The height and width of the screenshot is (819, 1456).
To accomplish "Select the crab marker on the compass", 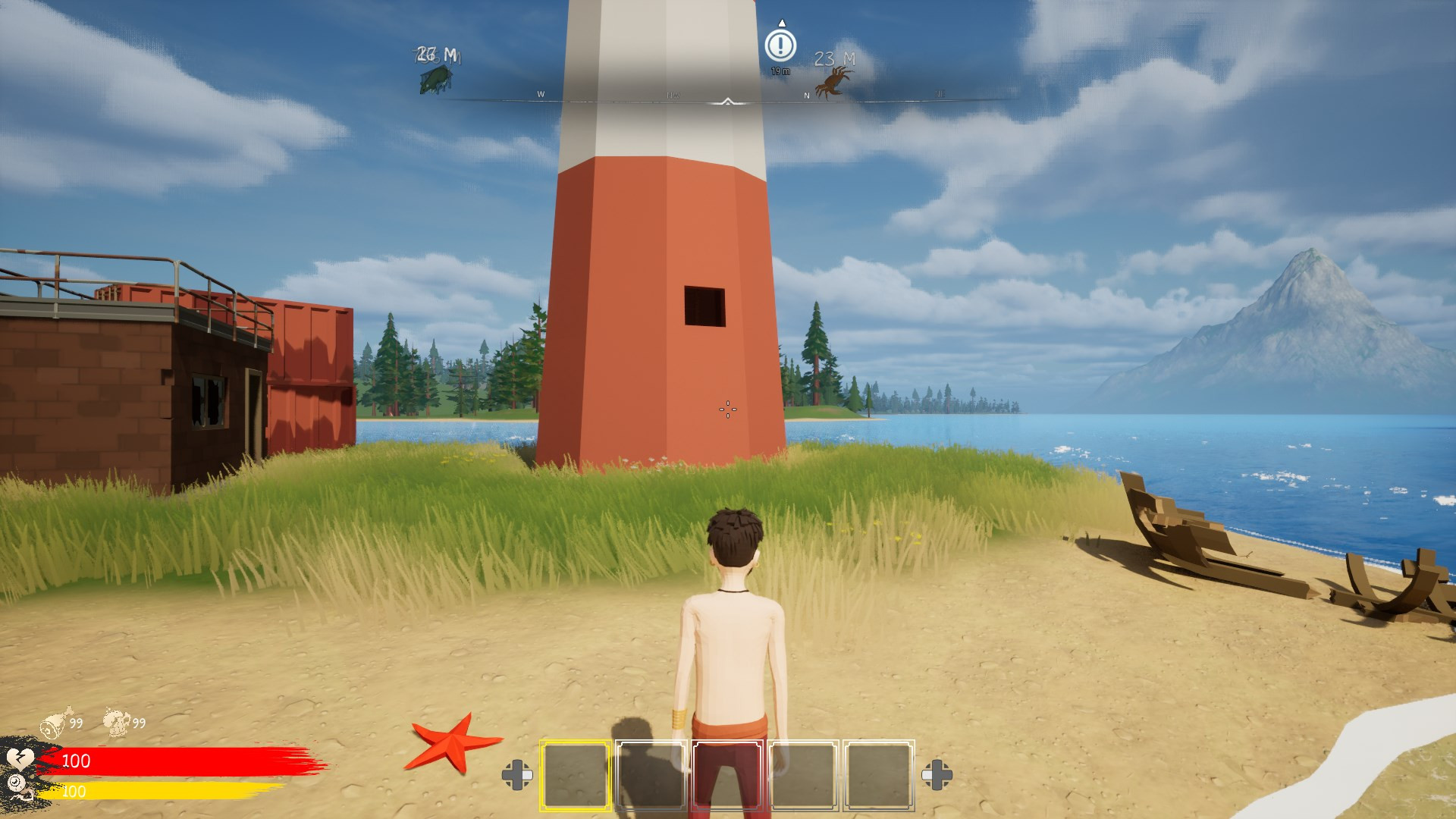I will (x=833, y=80).
